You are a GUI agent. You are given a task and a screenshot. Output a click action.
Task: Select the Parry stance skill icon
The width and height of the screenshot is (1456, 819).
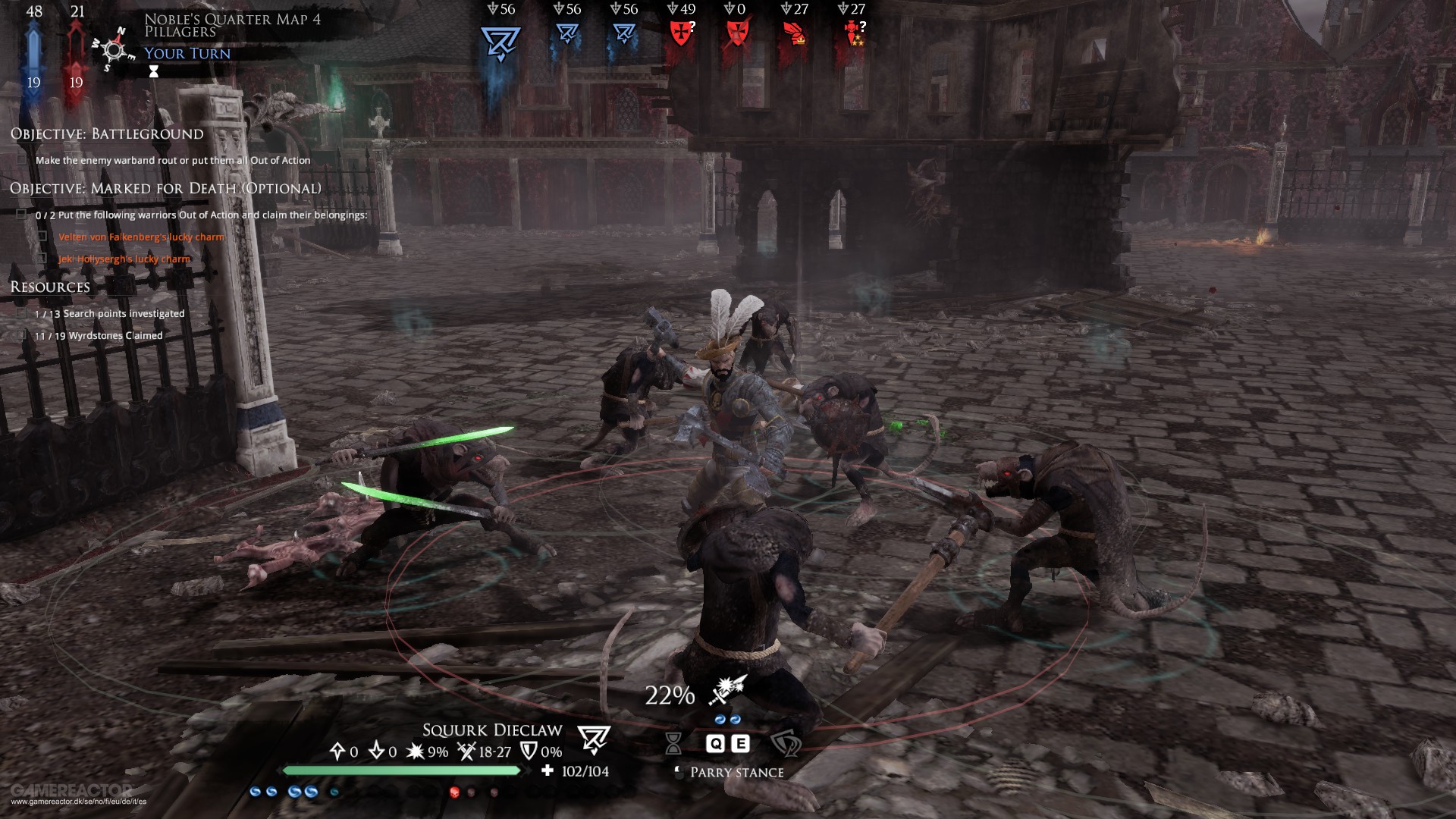786,745
